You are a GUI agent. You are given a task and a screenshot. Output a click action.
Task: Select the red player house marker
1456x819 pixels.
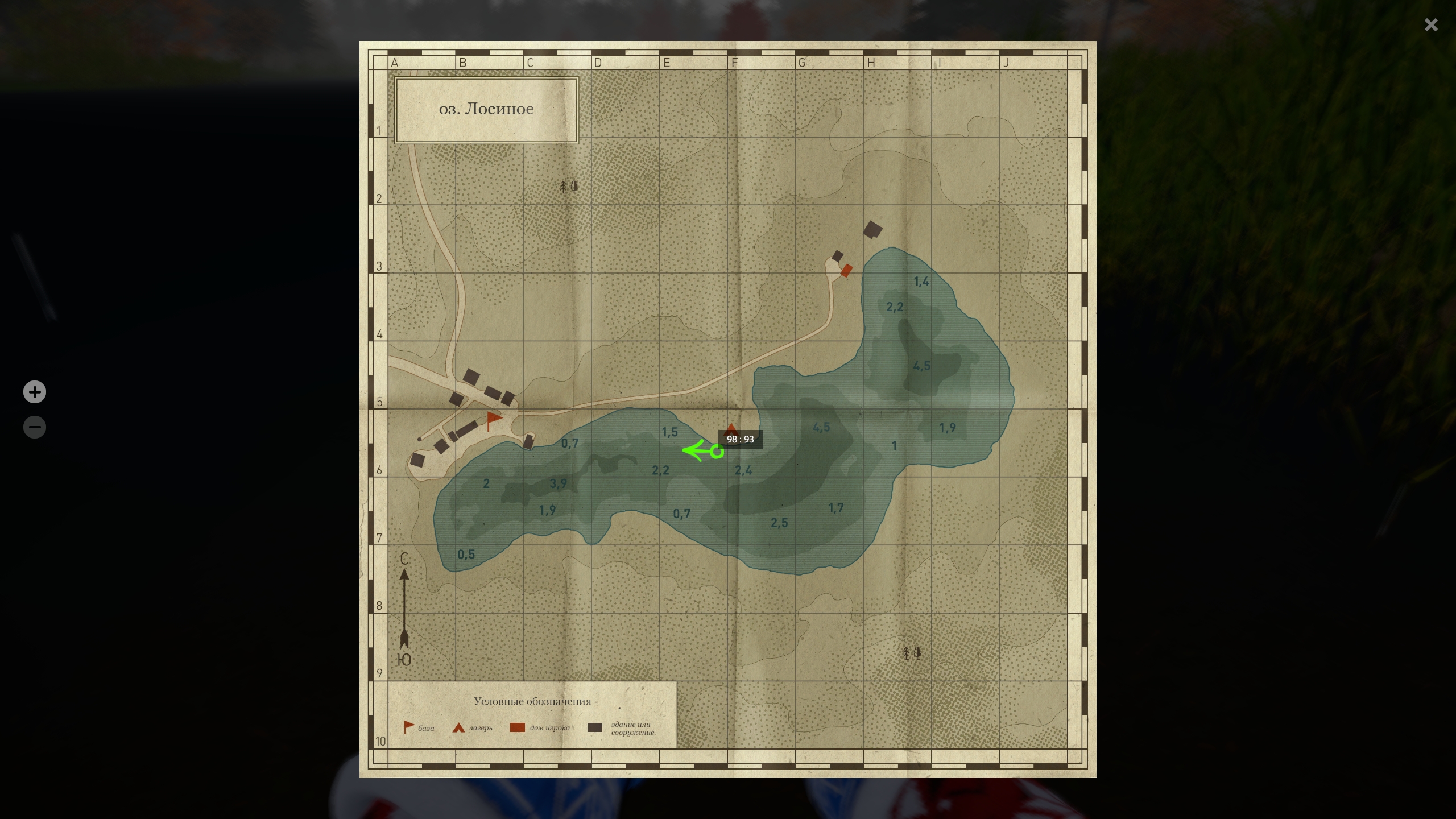pos(846,271)
